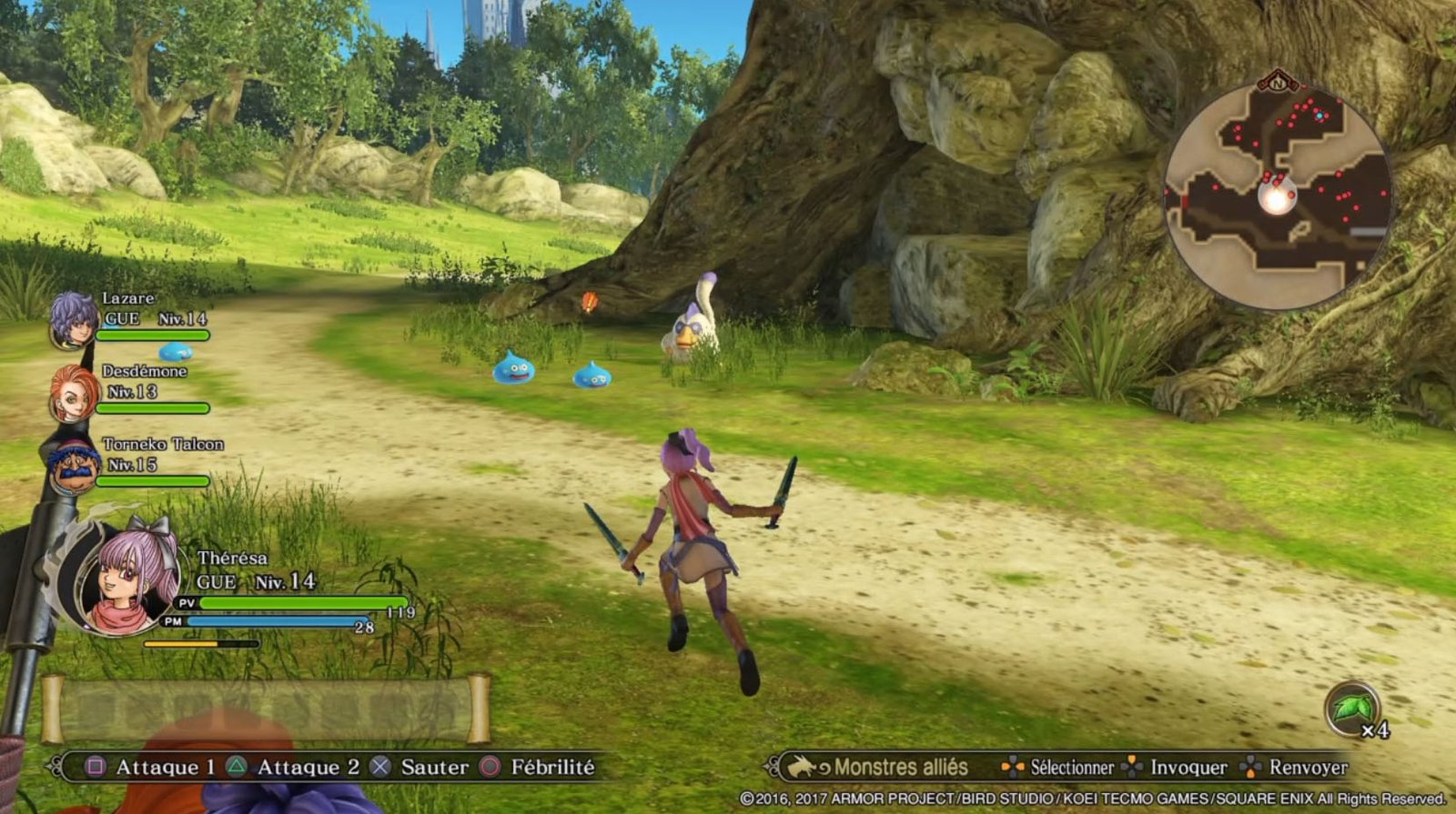
Task: Click the empty monster medal scroll
Action: click(x=266, y=709)
